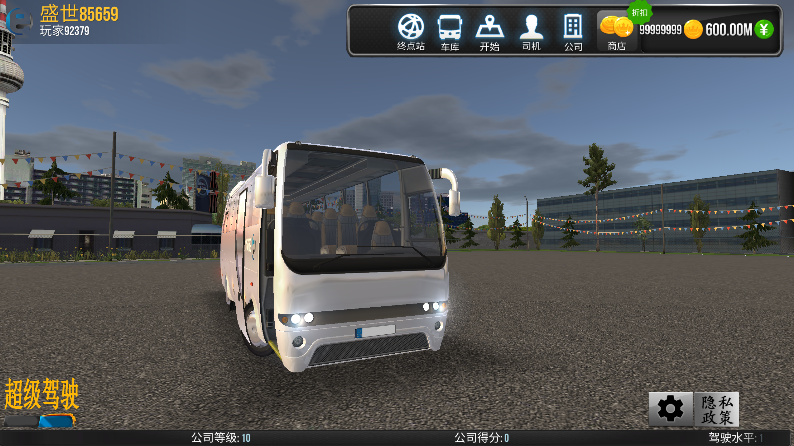The height and width of the screenshot is (446, 794).
Task: Open the 商店 shop
Action: point(616,31)
